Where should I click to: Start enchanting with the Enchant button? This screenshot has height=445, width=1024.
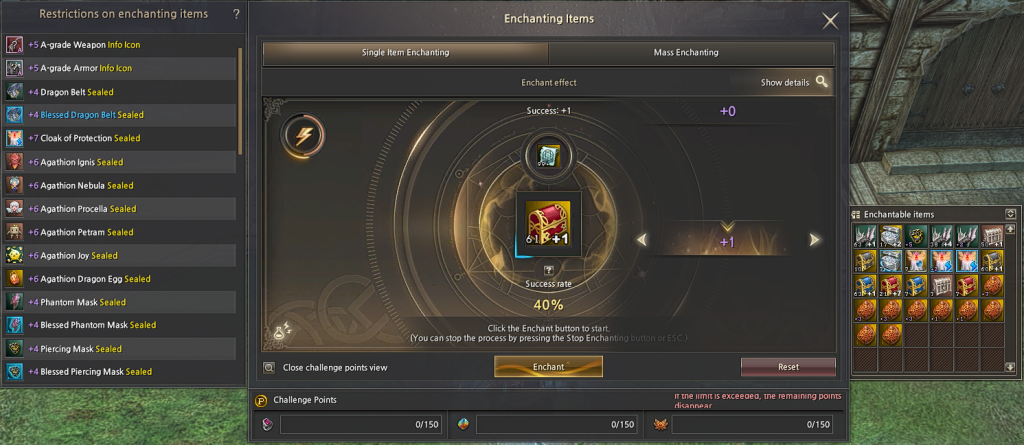click(x=548, y=367)
